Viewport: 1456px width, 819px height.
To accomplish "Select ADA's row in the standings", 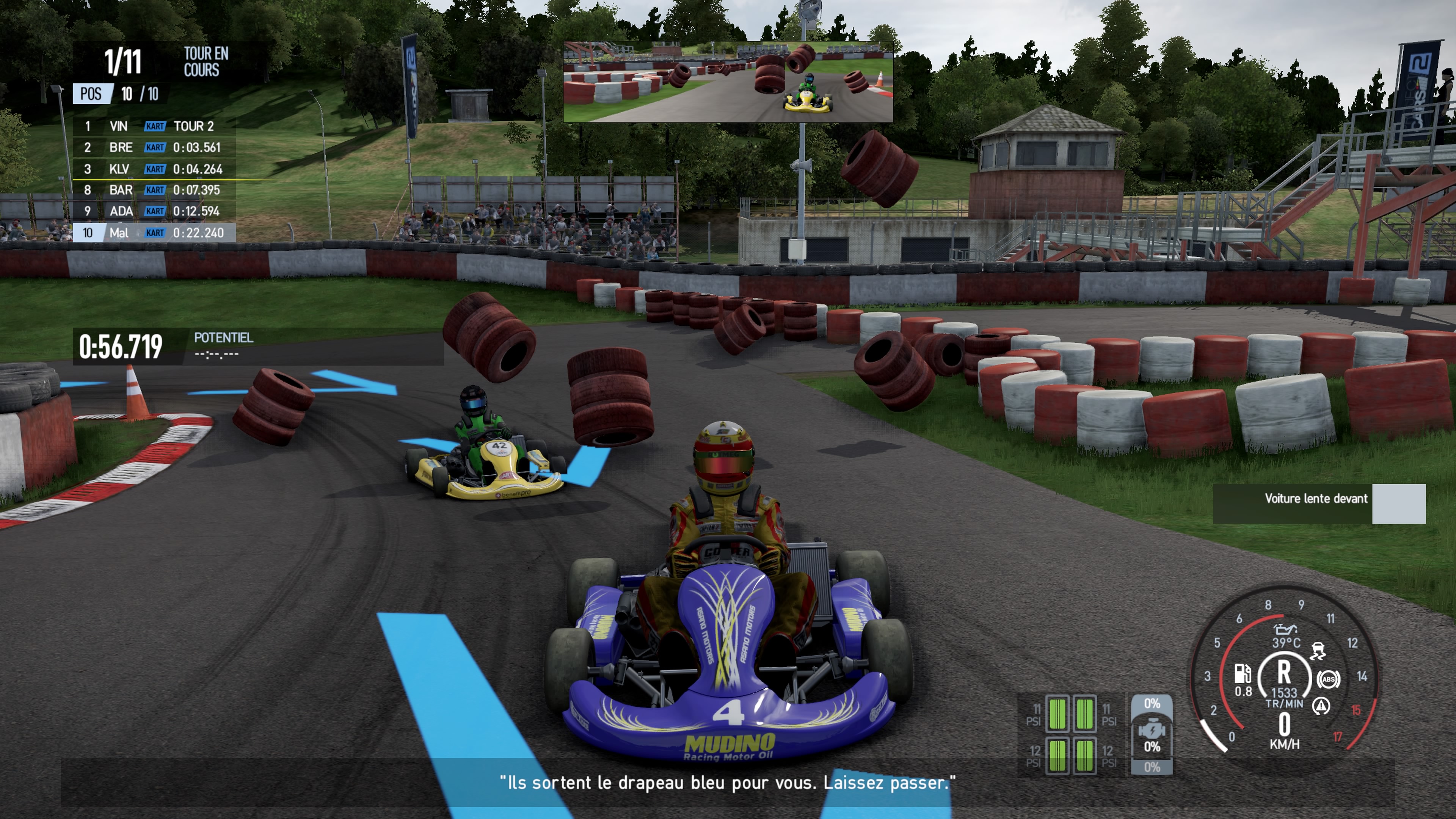I will tap(154, 212).
